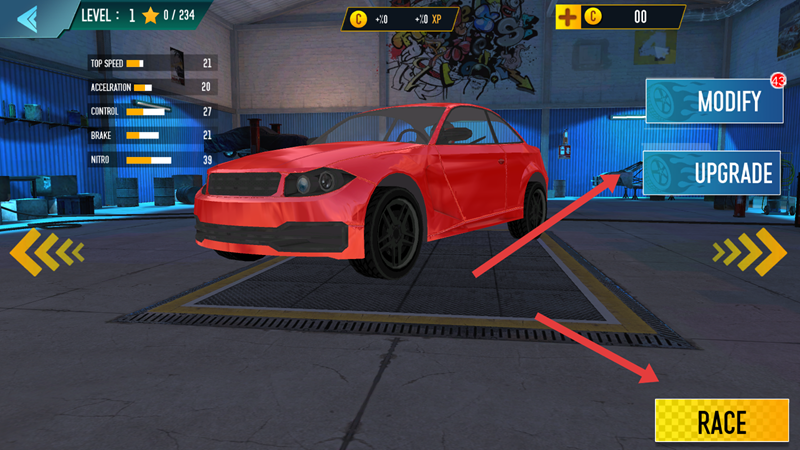Image resolution: width=800 pixels, height=450 pixels.
Task: Open the Upgrade menu
Action: [x=711, y=173]
